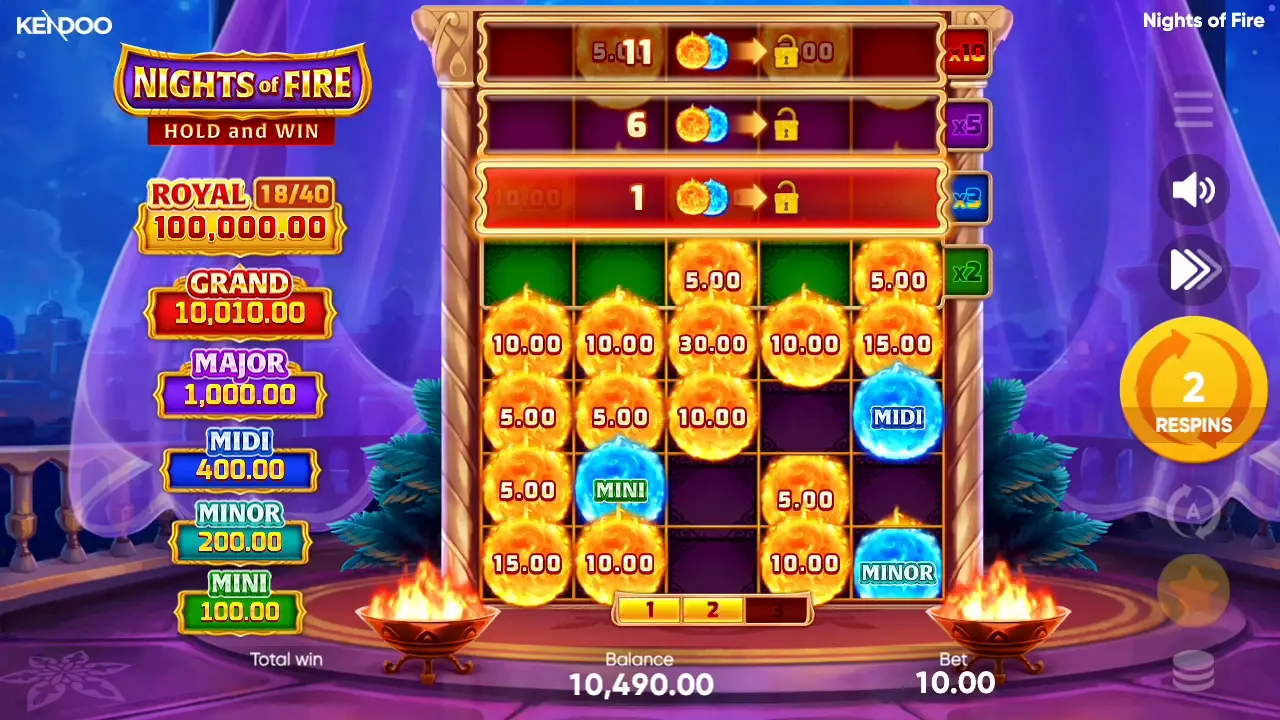
Task: Click the MIDI blue bonus orb
Action: click(x=899, y=418)
